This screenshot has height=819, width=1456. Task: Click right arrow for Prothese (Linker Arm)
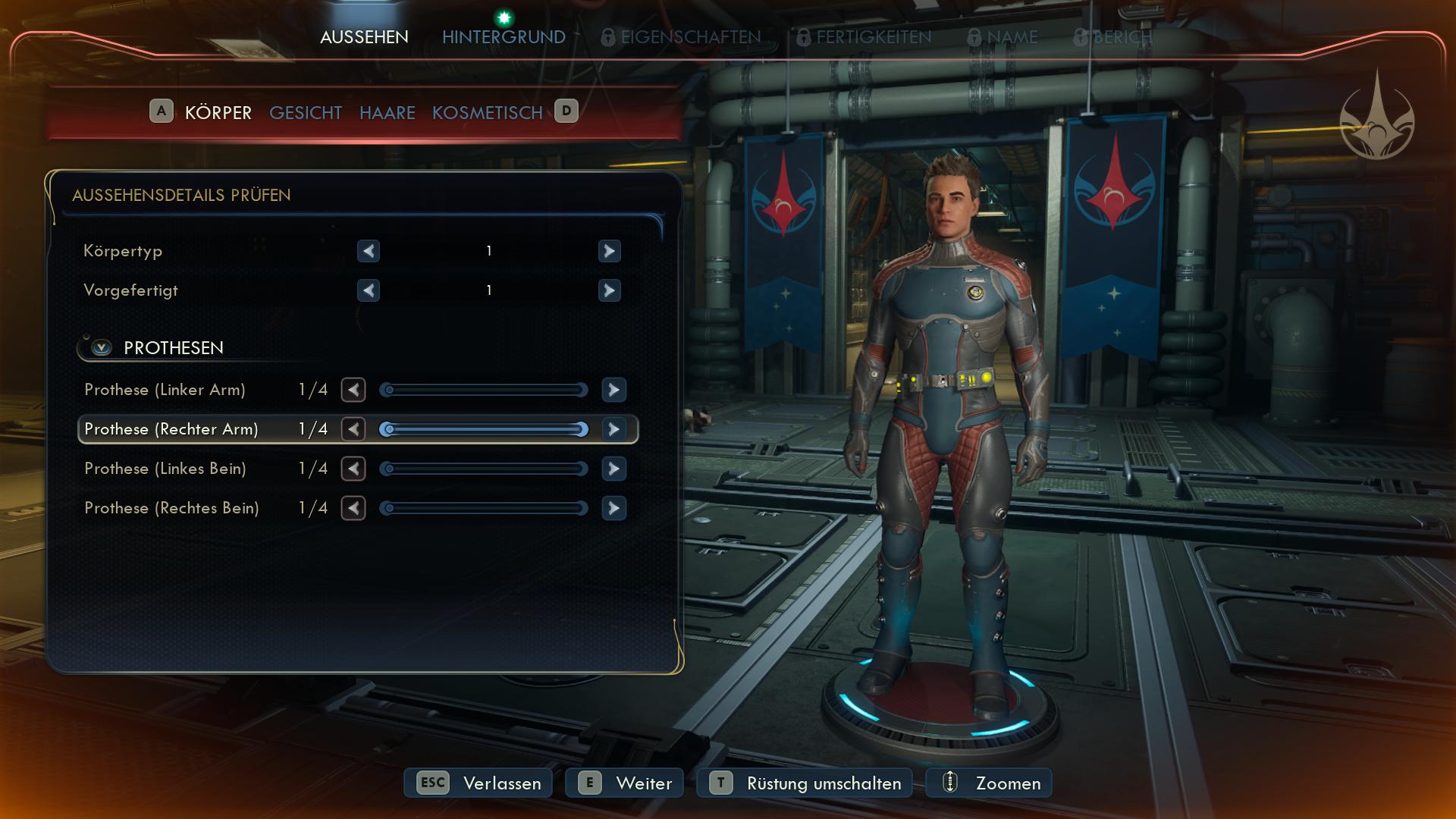coord(613,390)
